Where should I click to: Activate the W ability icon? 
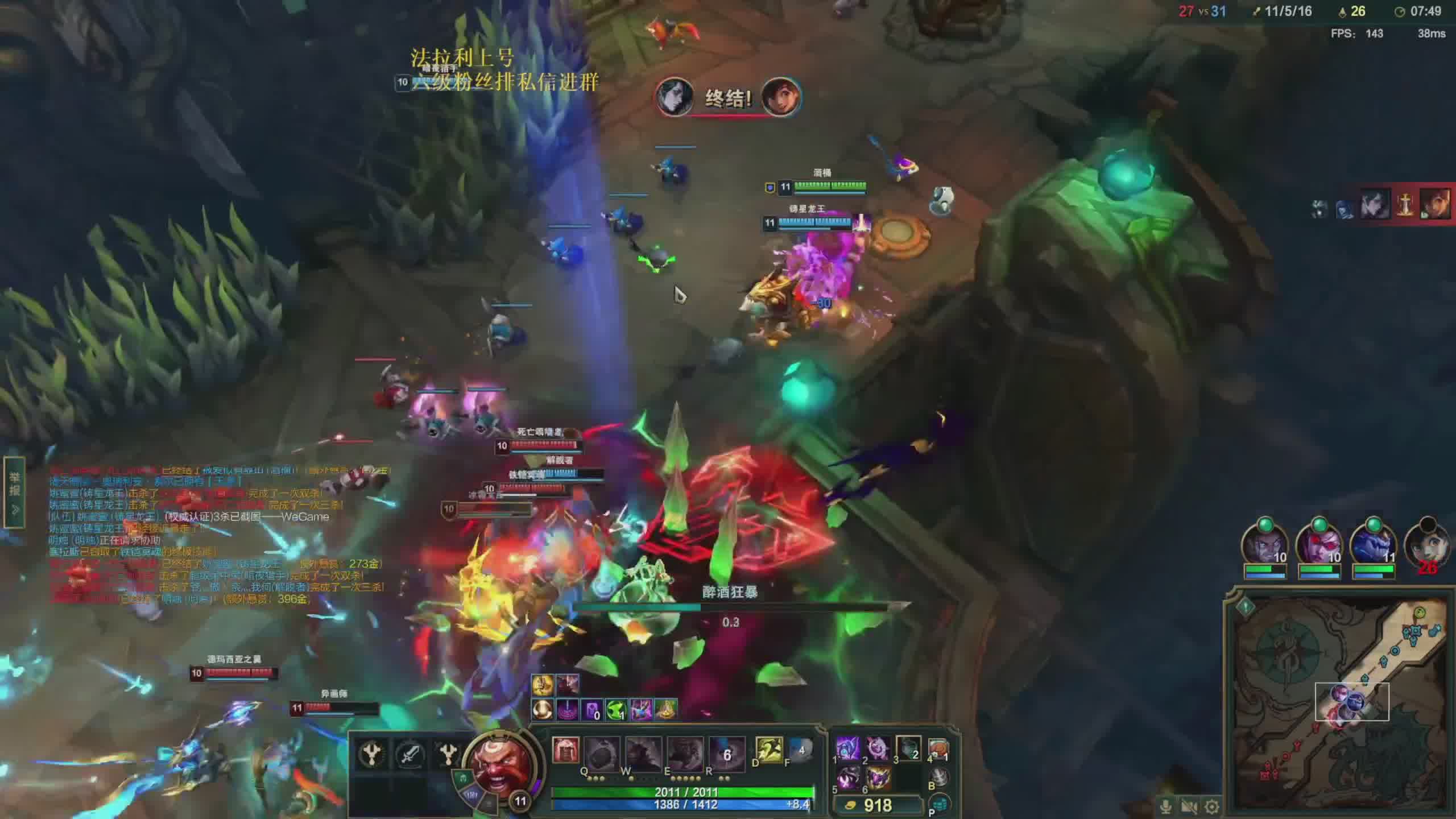coord(643,752)
